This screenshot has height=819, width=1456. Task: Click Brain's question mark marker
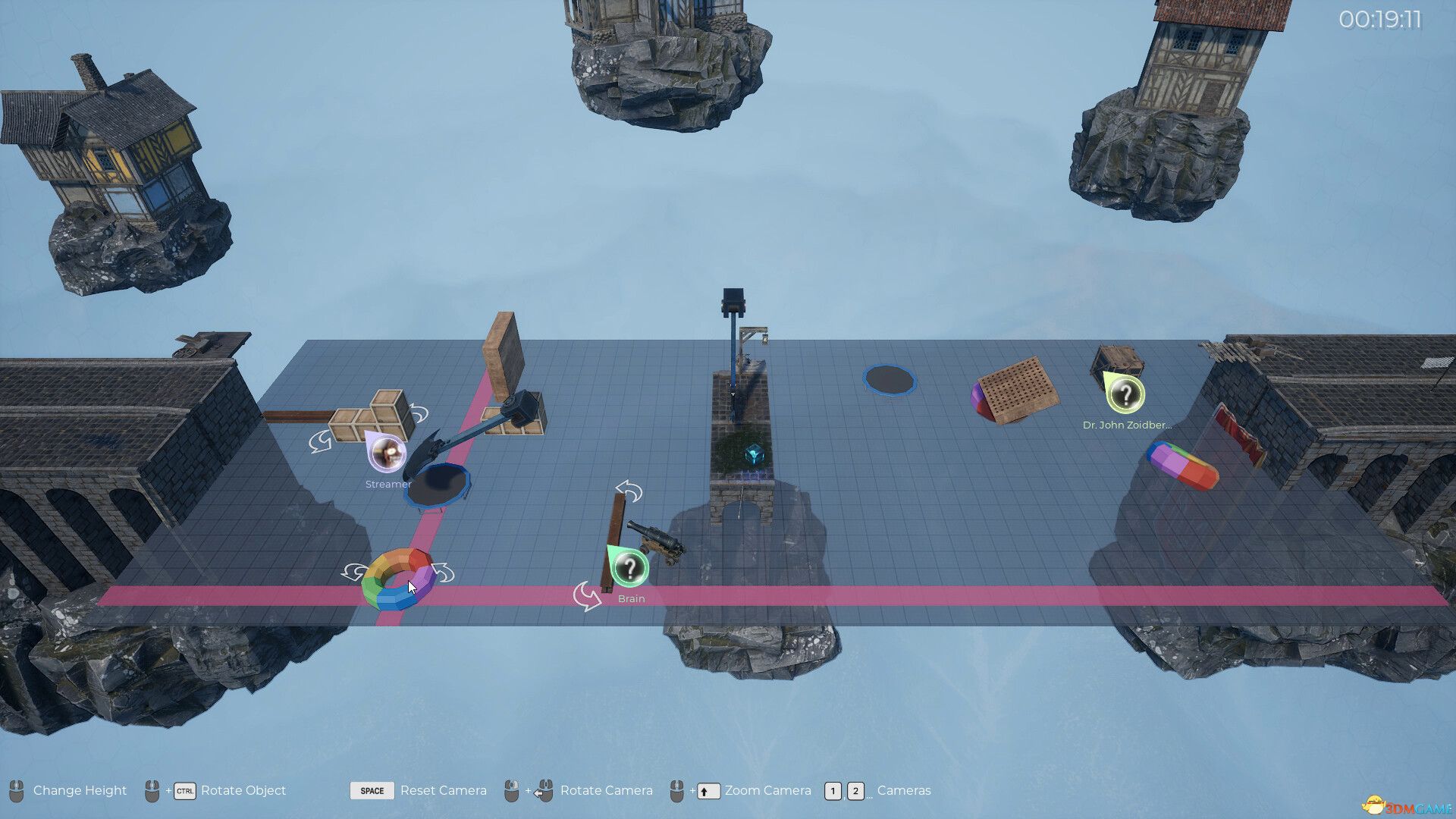pyautogui.click(x=629, y=569)
